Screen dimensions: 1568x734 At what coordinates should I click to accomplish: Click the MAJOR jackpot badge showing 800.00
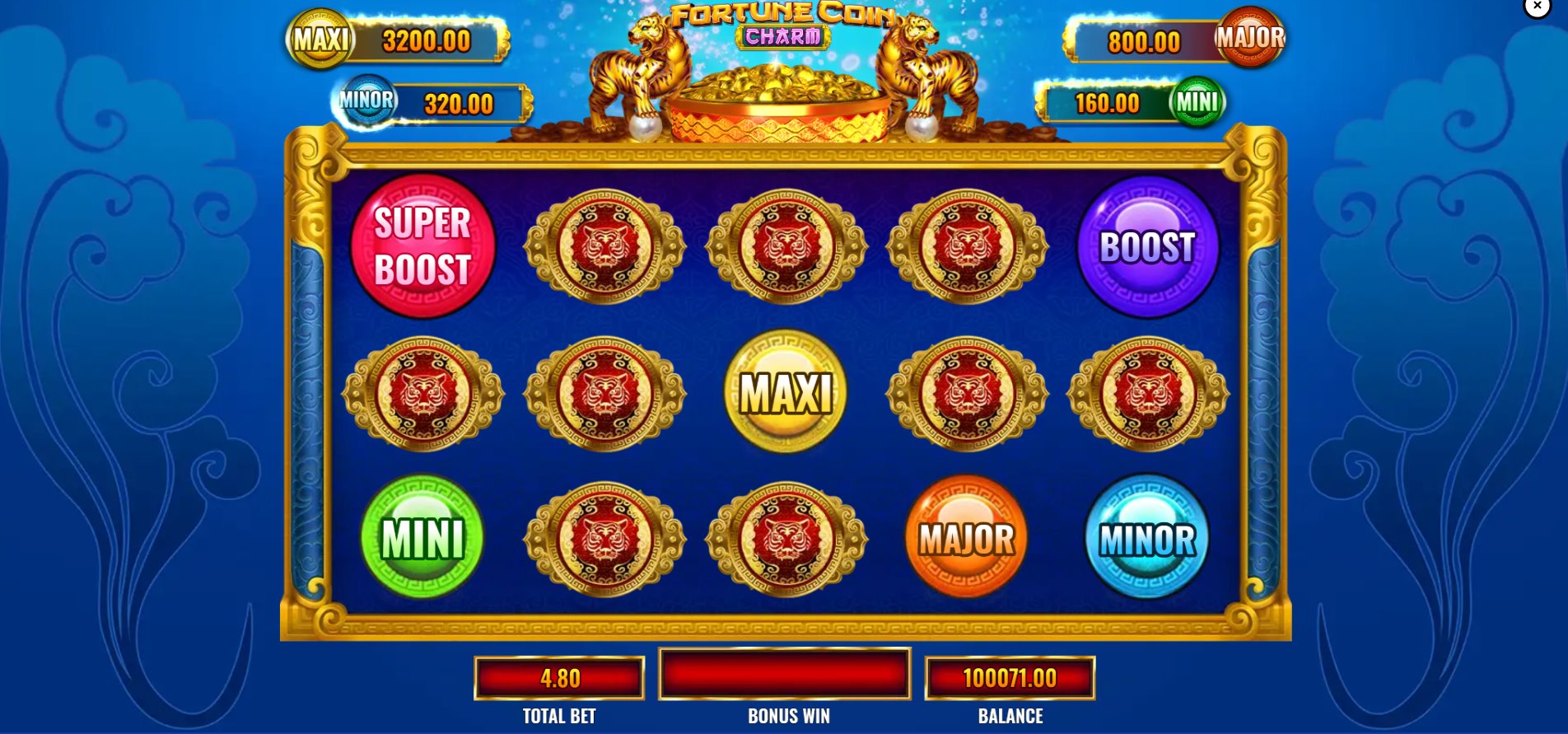pyautogui.click(x=1178, y=39)
